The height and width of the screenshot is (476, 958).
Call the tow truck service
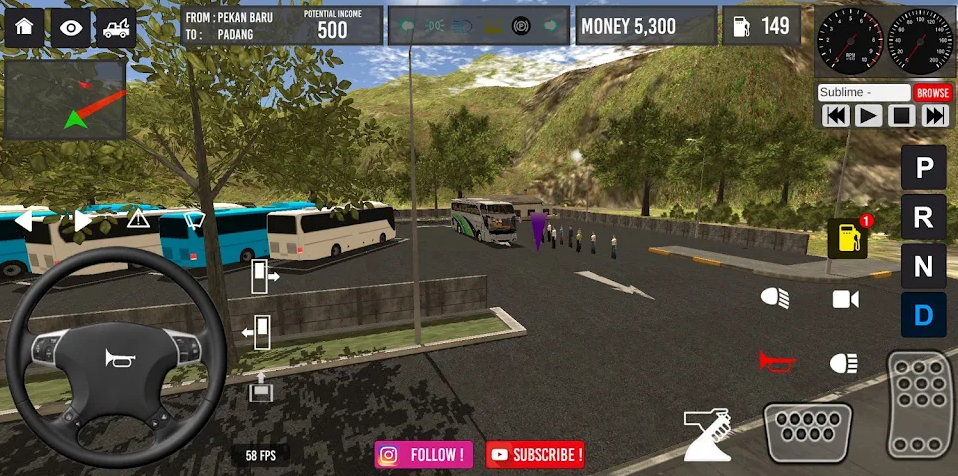click(115, 27)
